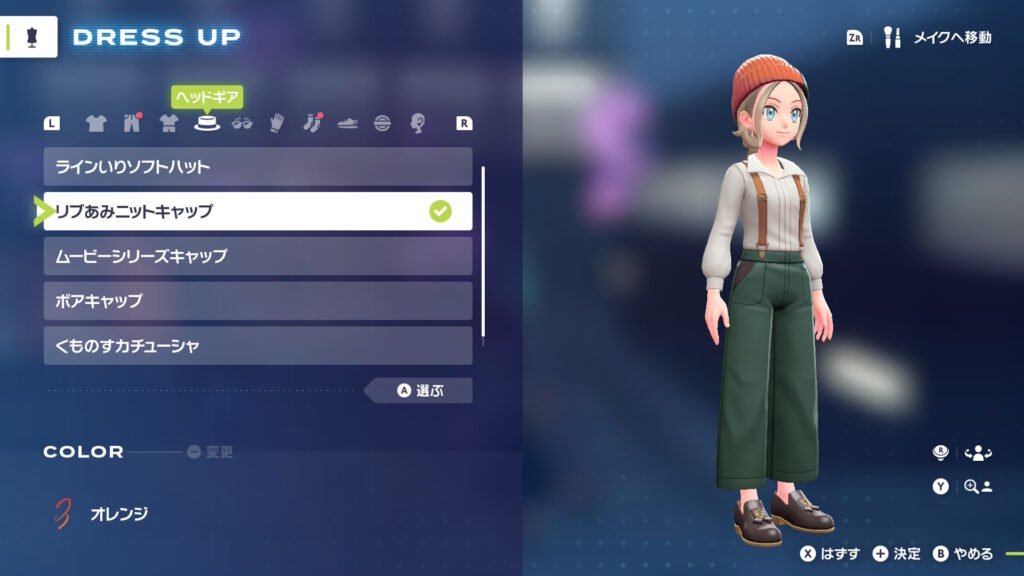Select the headgear hat category tab
The width and height of the screenshot is (1024, 576).
click(x=207, y=124)
